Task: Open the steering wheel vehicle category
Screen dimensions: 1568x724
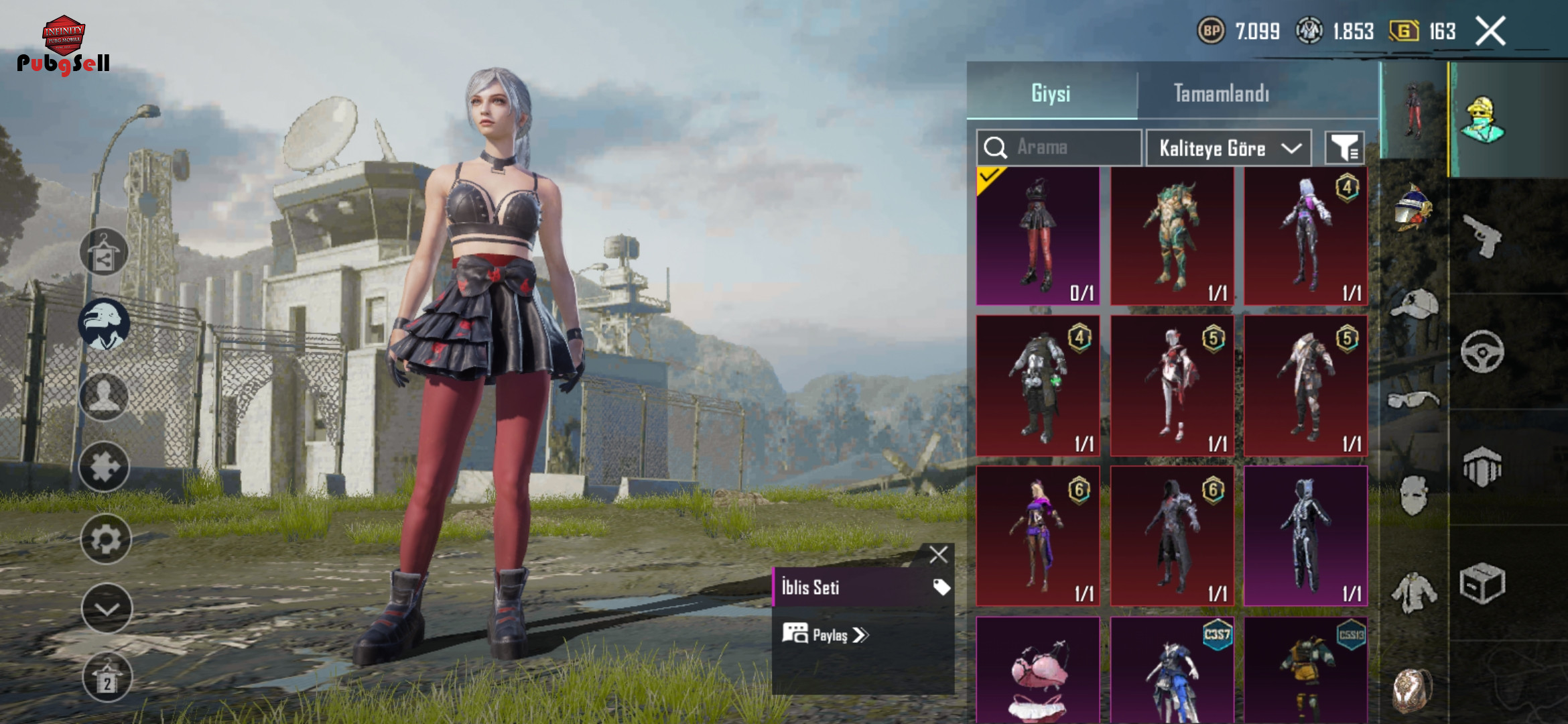Action: (1482, 351)
